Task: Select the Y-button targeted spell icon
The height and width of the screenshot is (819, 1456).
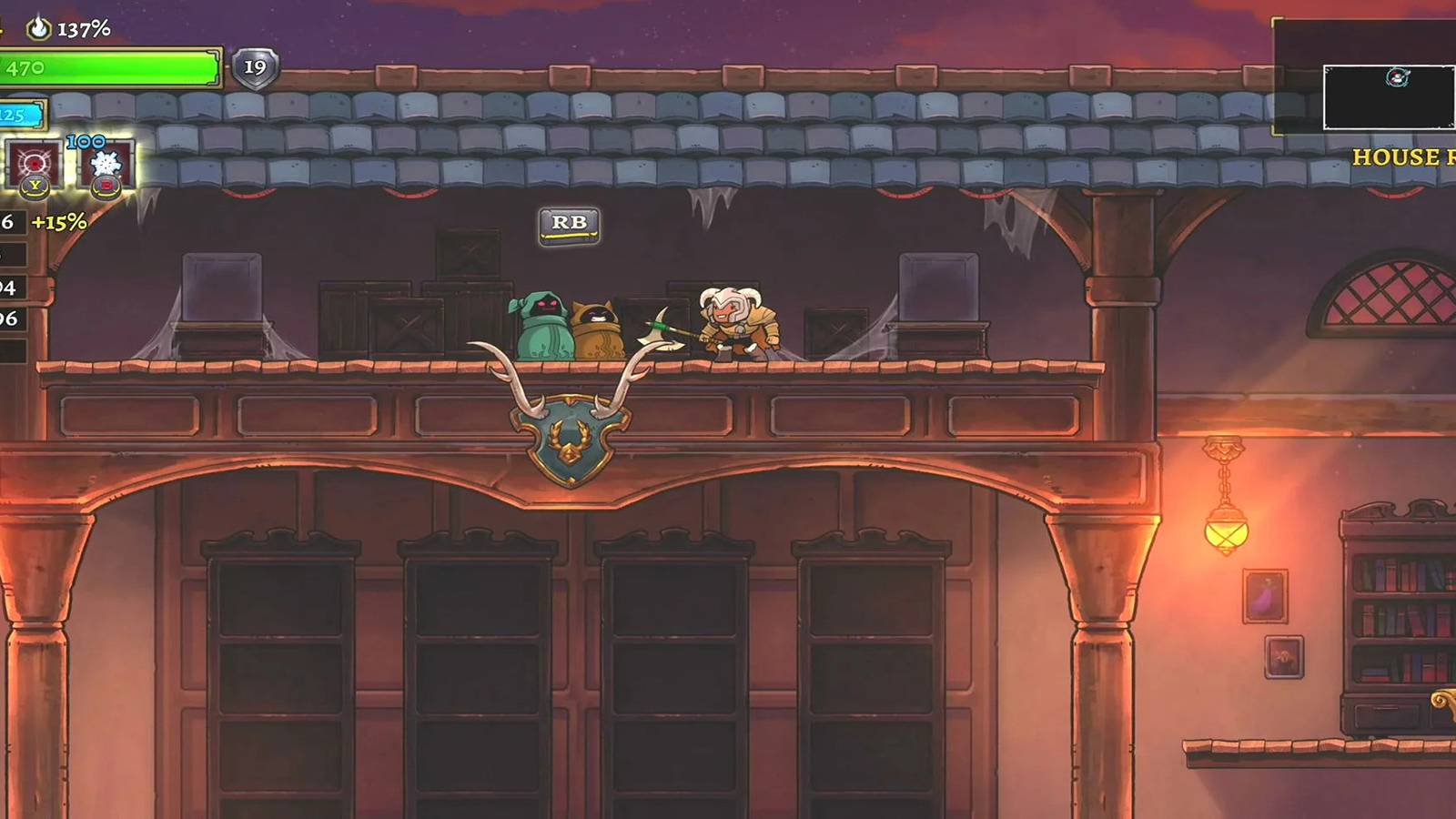Action: pos(35,164)
